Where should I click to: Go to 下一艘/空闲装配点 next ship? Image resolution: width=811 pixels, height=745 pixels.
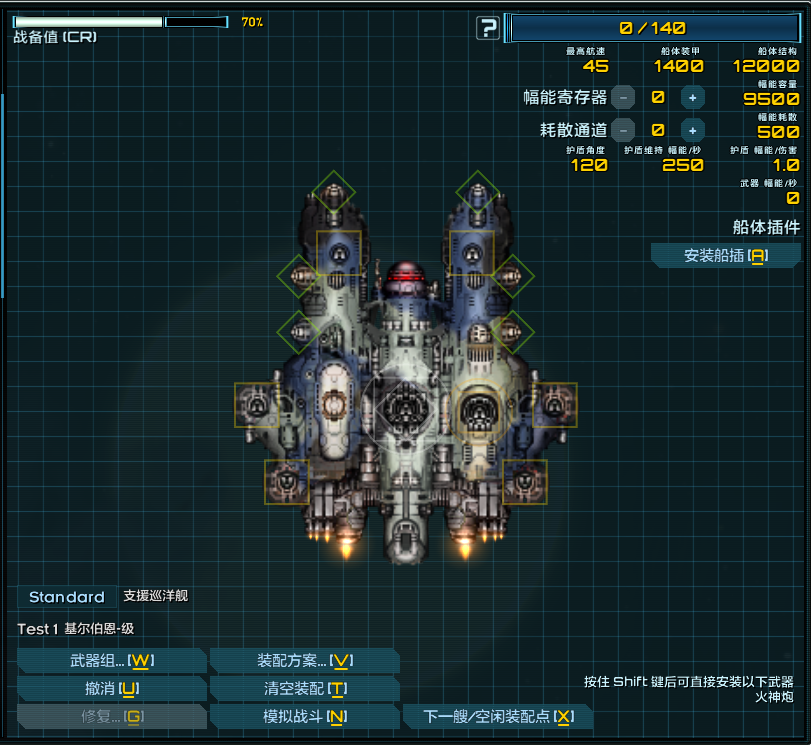pos(498,717)
